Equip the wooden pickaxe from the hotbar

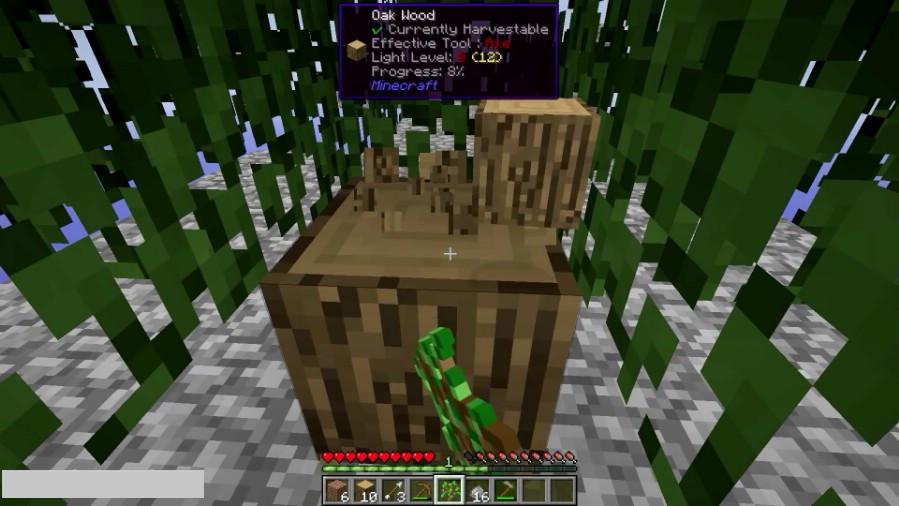421,490
